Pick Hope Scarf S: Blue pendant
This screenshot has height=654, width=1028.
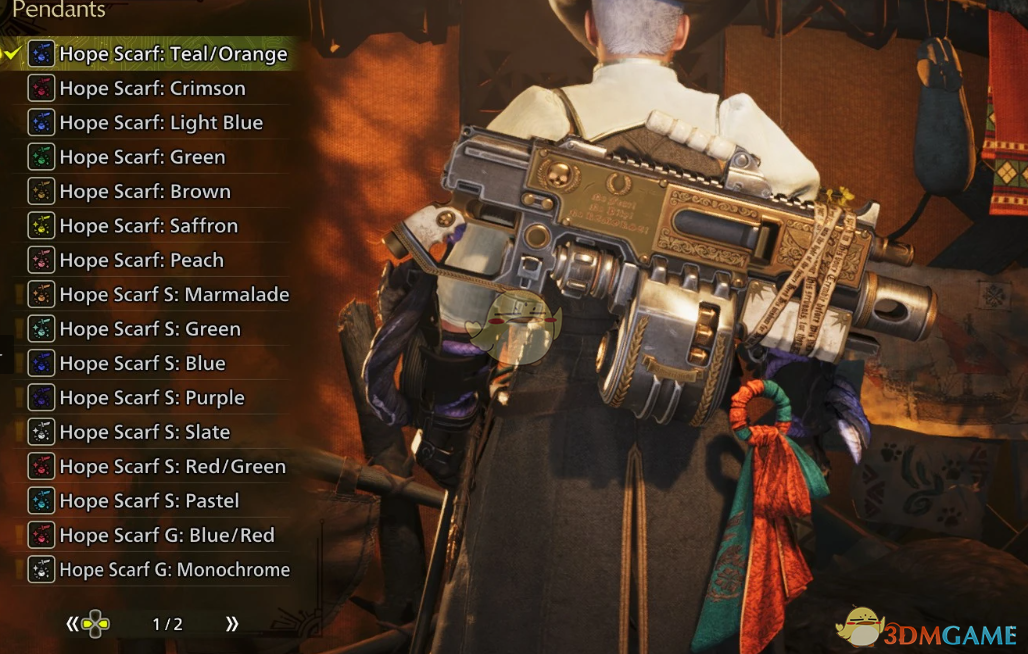point(142,363)
